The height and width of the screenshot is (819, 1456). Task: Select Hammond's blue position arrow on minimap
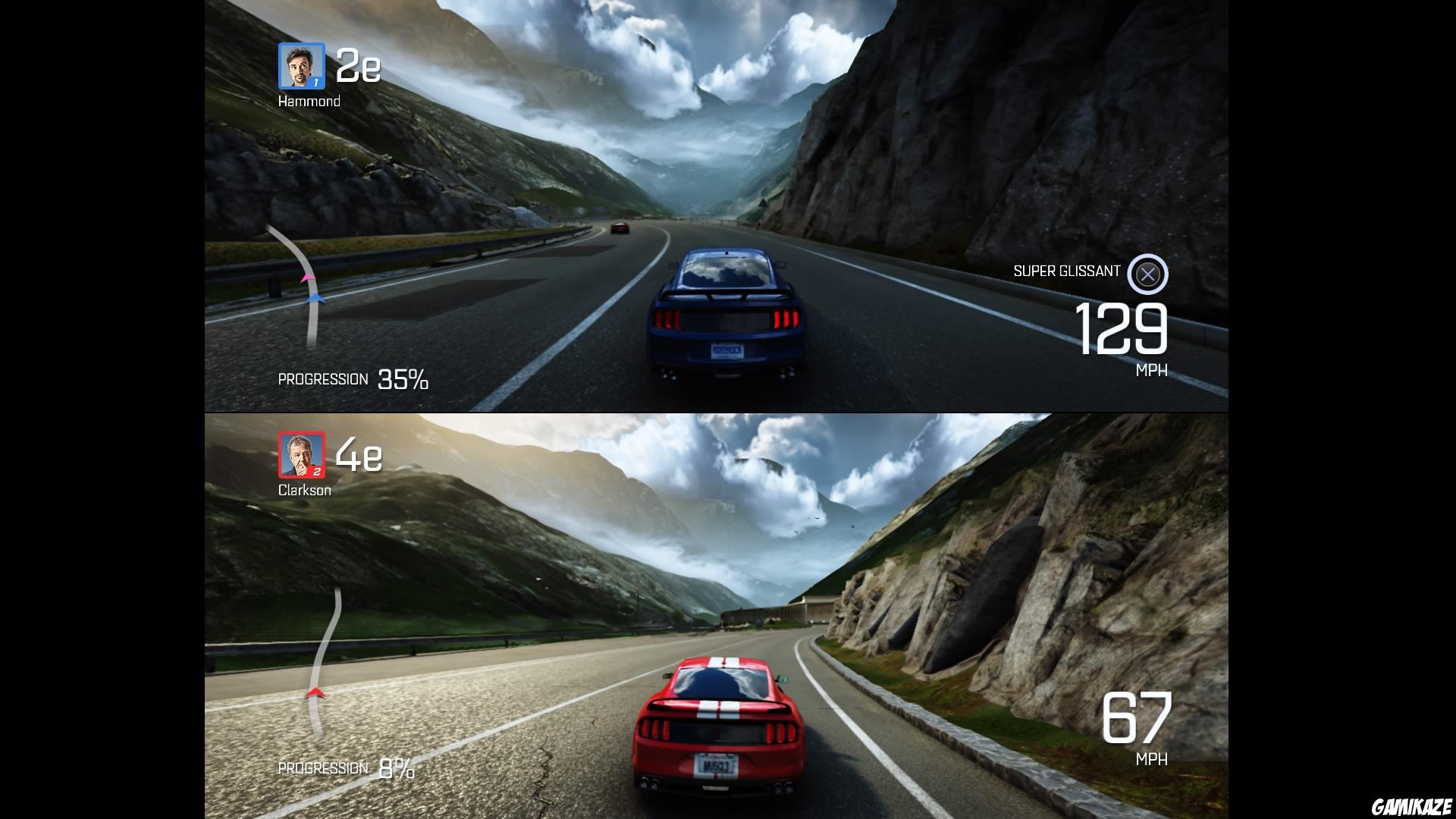[315, 297]
